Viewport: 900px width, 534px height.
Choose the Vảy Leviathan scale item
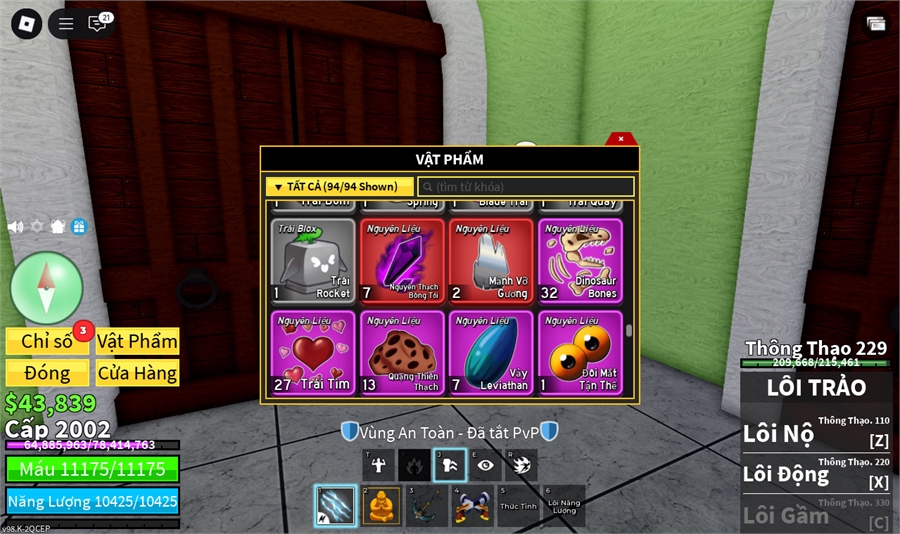point(491,352)
